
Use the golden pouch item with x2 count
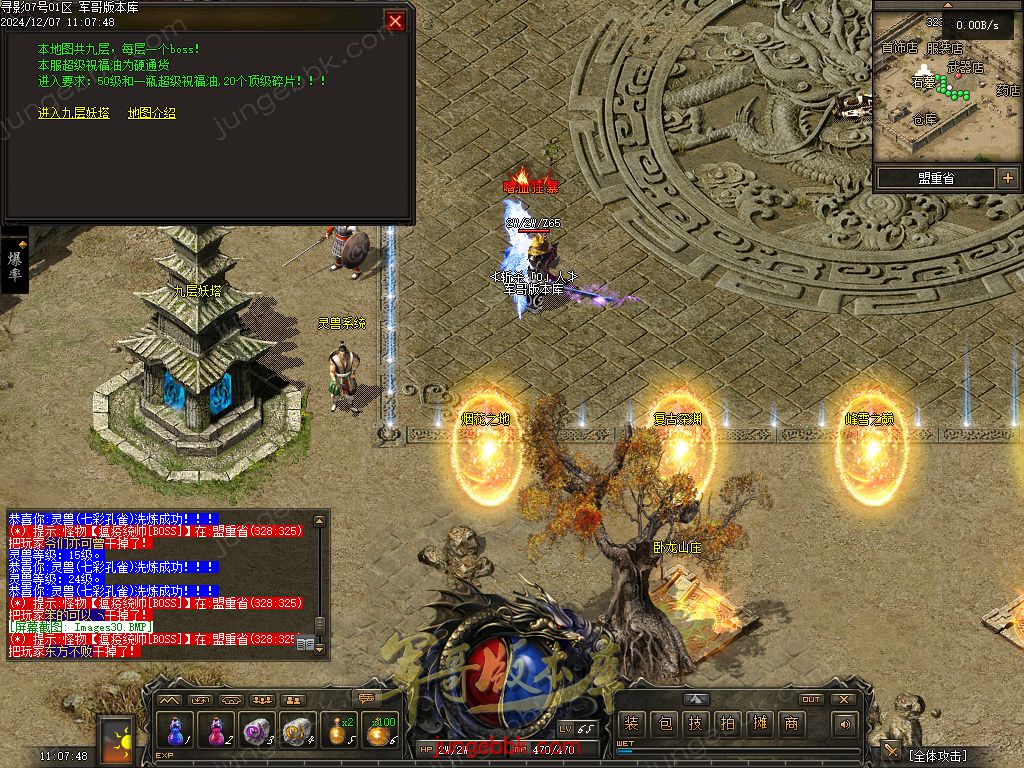coord(340,729)
